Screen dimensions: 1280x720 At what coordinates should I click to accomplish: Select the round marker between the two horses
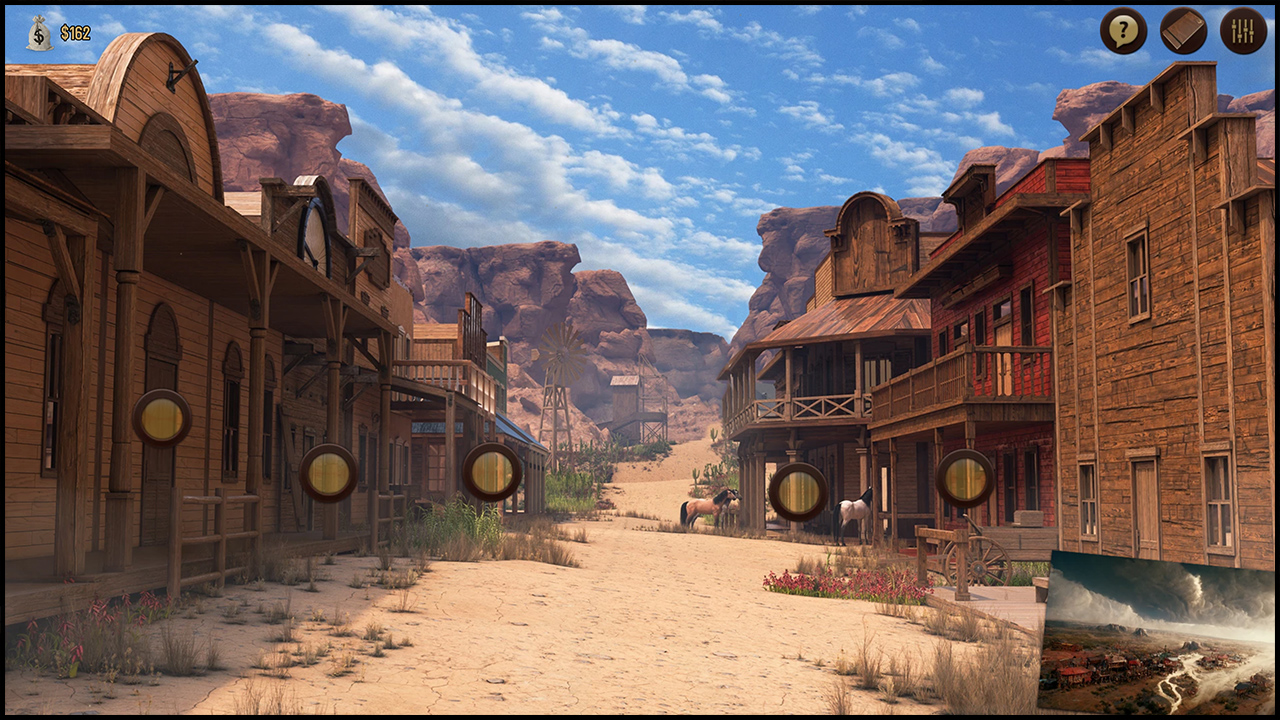click(x=798, y=491)
